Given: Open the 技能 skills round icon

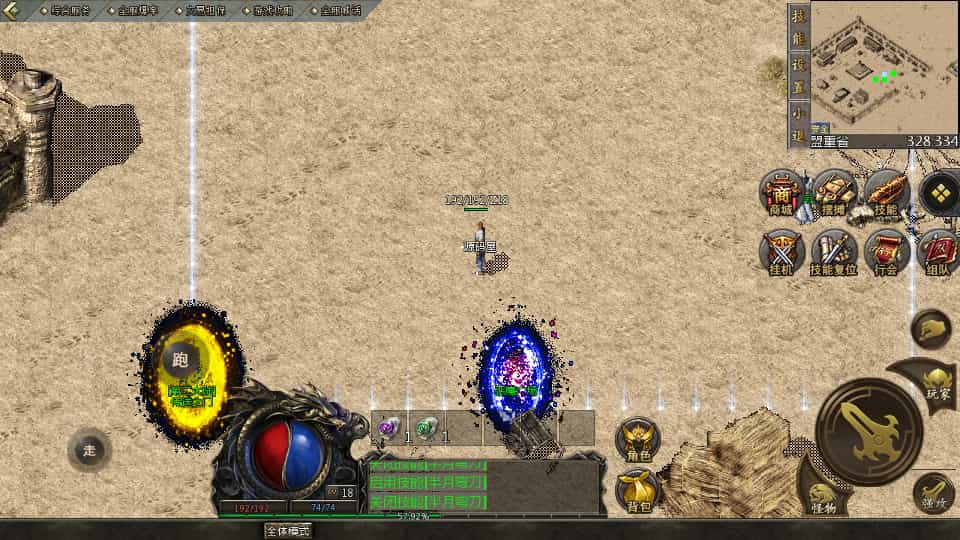Looking at the screenshot, I should pyautogui.click(x=886, y=193).
